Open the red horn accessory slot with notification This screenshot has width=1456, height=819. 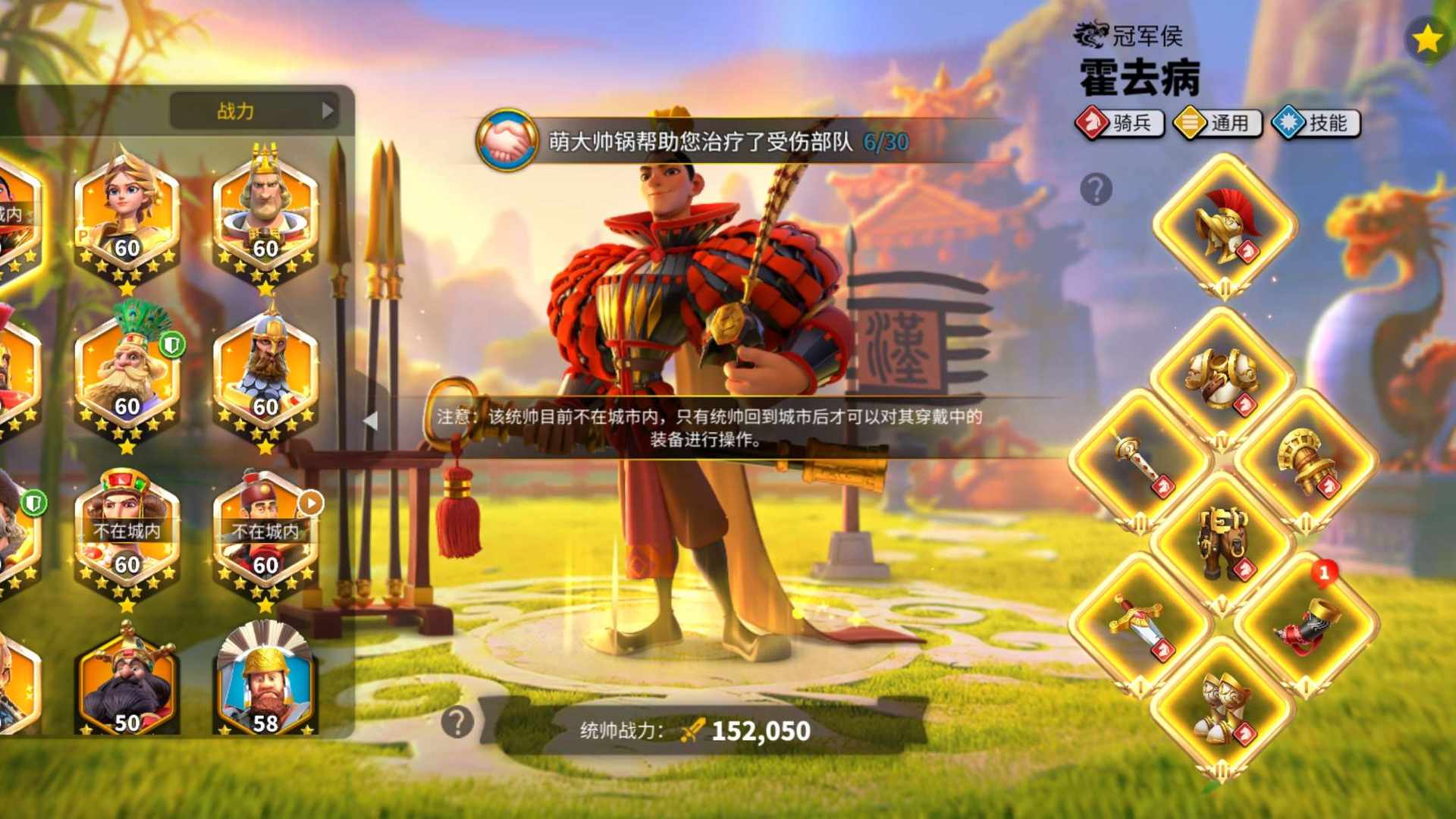(1306, 623)
